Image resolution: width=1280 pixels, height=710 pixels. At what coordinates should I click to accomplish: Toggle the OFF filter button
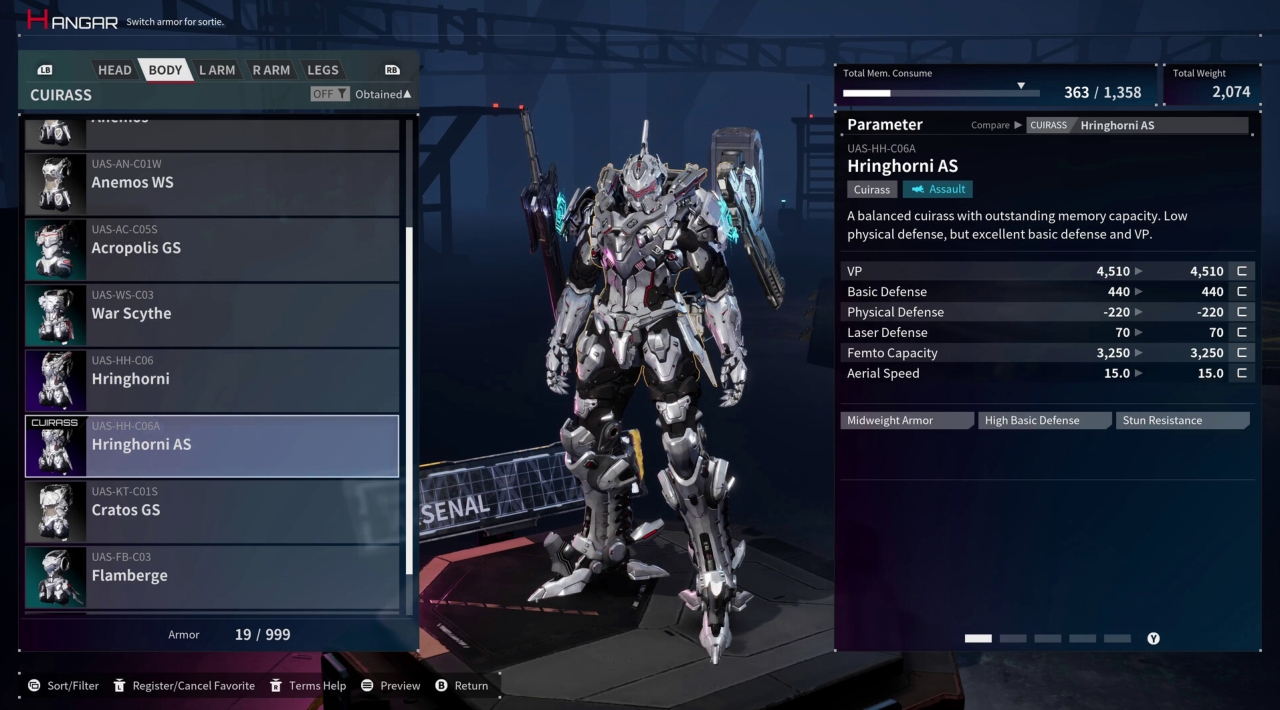[x=330, y=94]
